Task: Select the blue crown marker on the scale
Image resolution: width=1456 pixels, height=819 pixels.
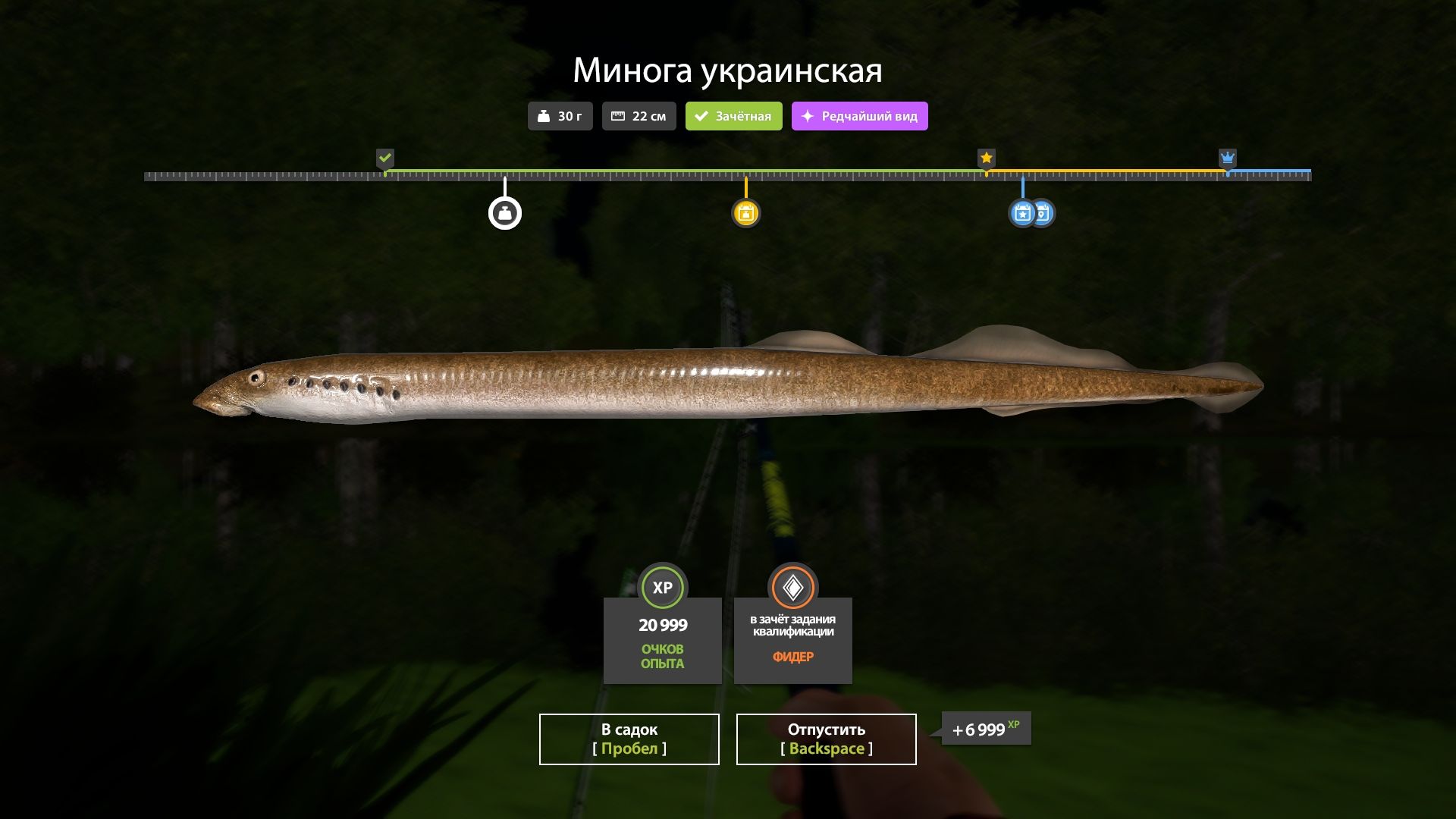Action: coord(1228,158)
